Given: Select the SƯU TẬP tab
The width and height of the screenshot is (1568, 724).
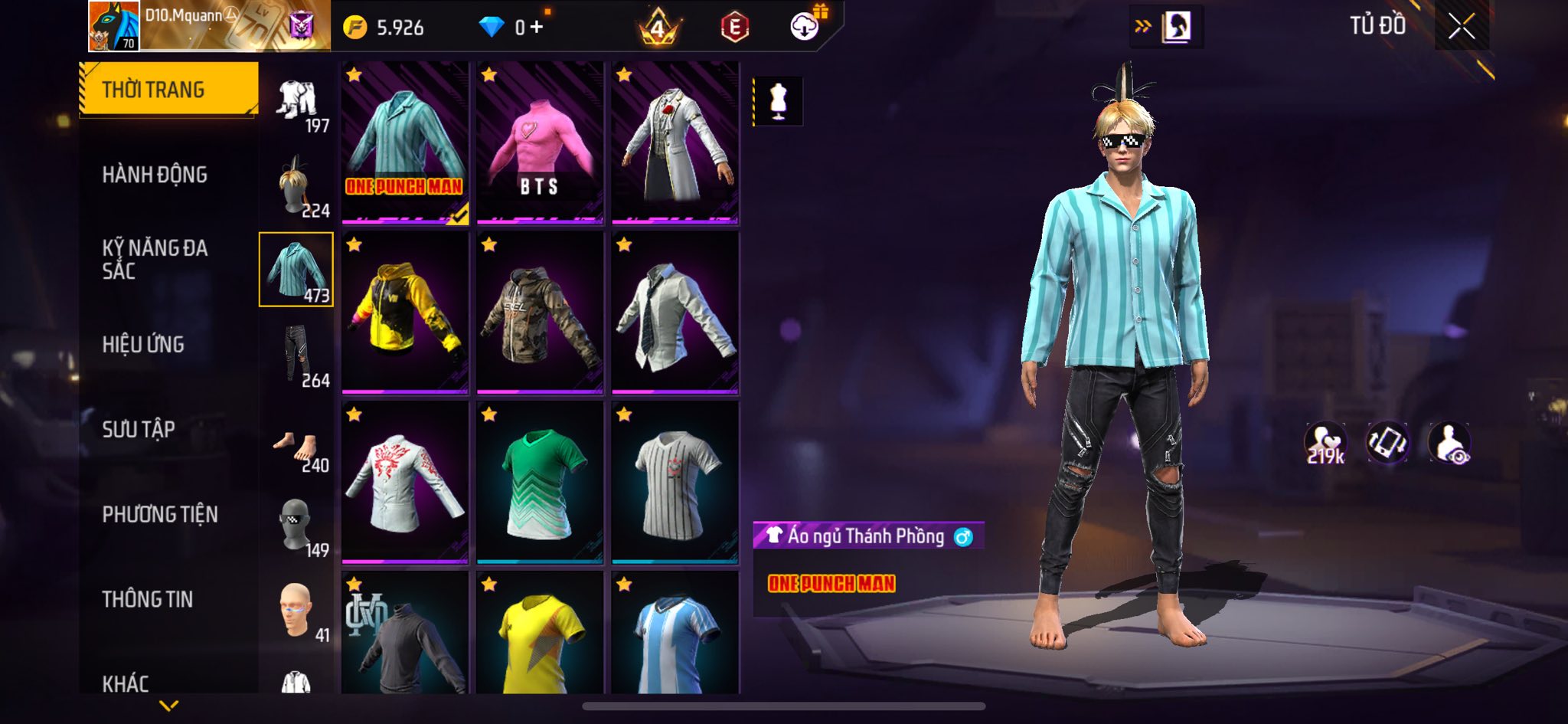Looking at the screenshot, I should (x=139, y=429).
